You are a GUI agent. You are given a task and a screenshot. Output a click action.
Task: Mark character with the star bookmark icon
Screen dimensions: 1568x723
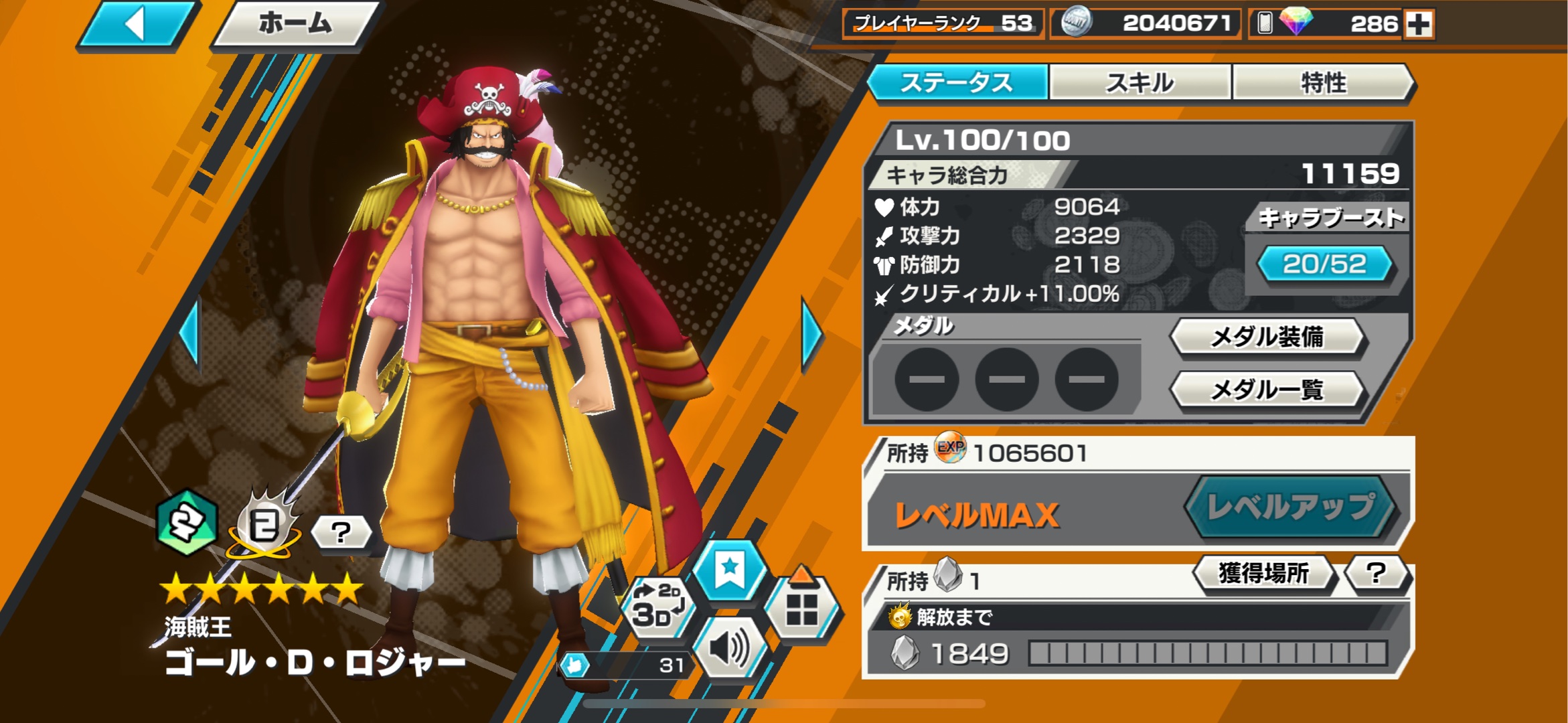point(729,571)
